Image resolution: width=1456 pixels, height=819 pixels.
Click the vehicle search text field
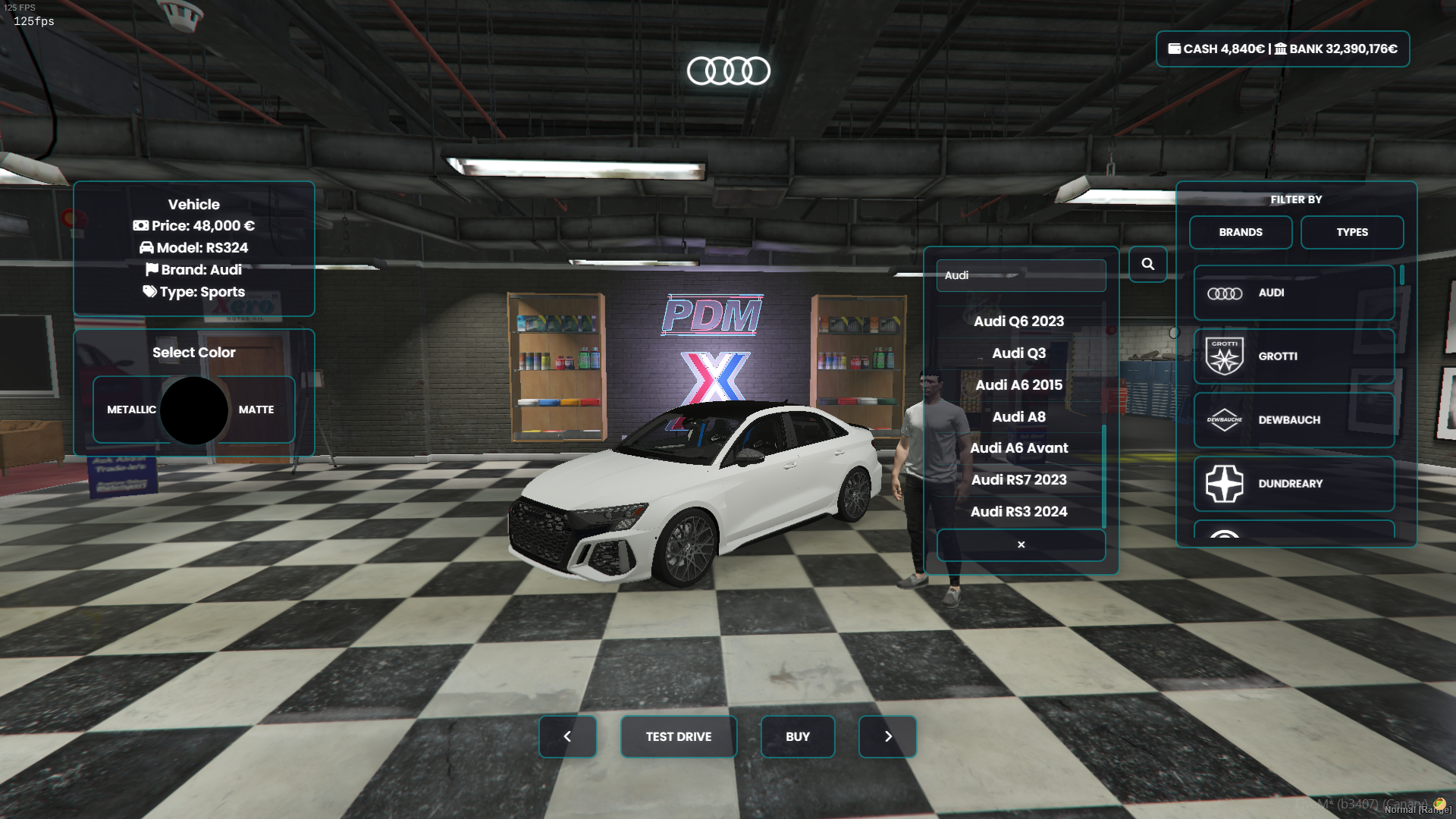[1021, 275]
